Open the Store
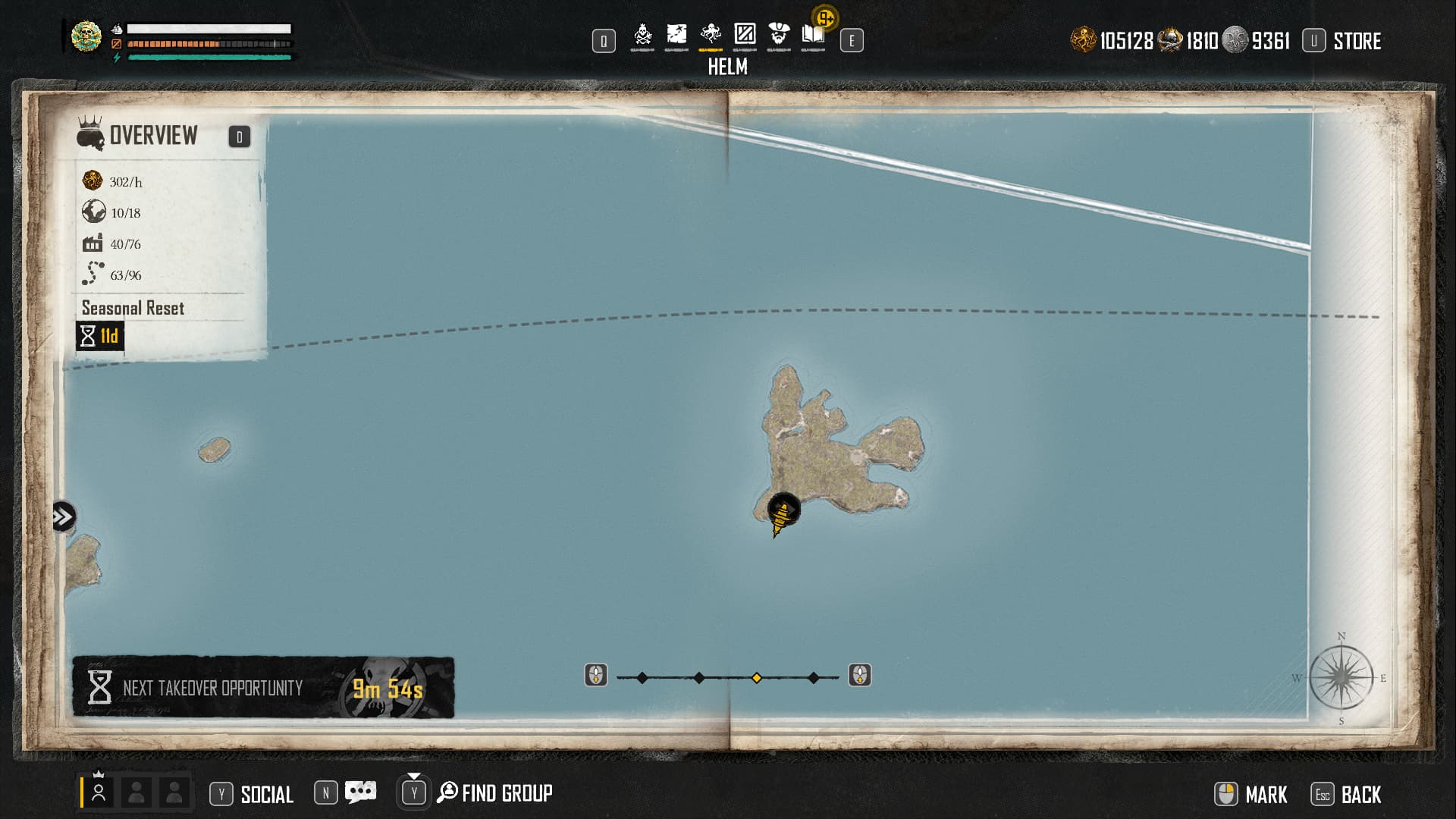Viewport: 1456px width, 819px height. tap(1356, 41)
